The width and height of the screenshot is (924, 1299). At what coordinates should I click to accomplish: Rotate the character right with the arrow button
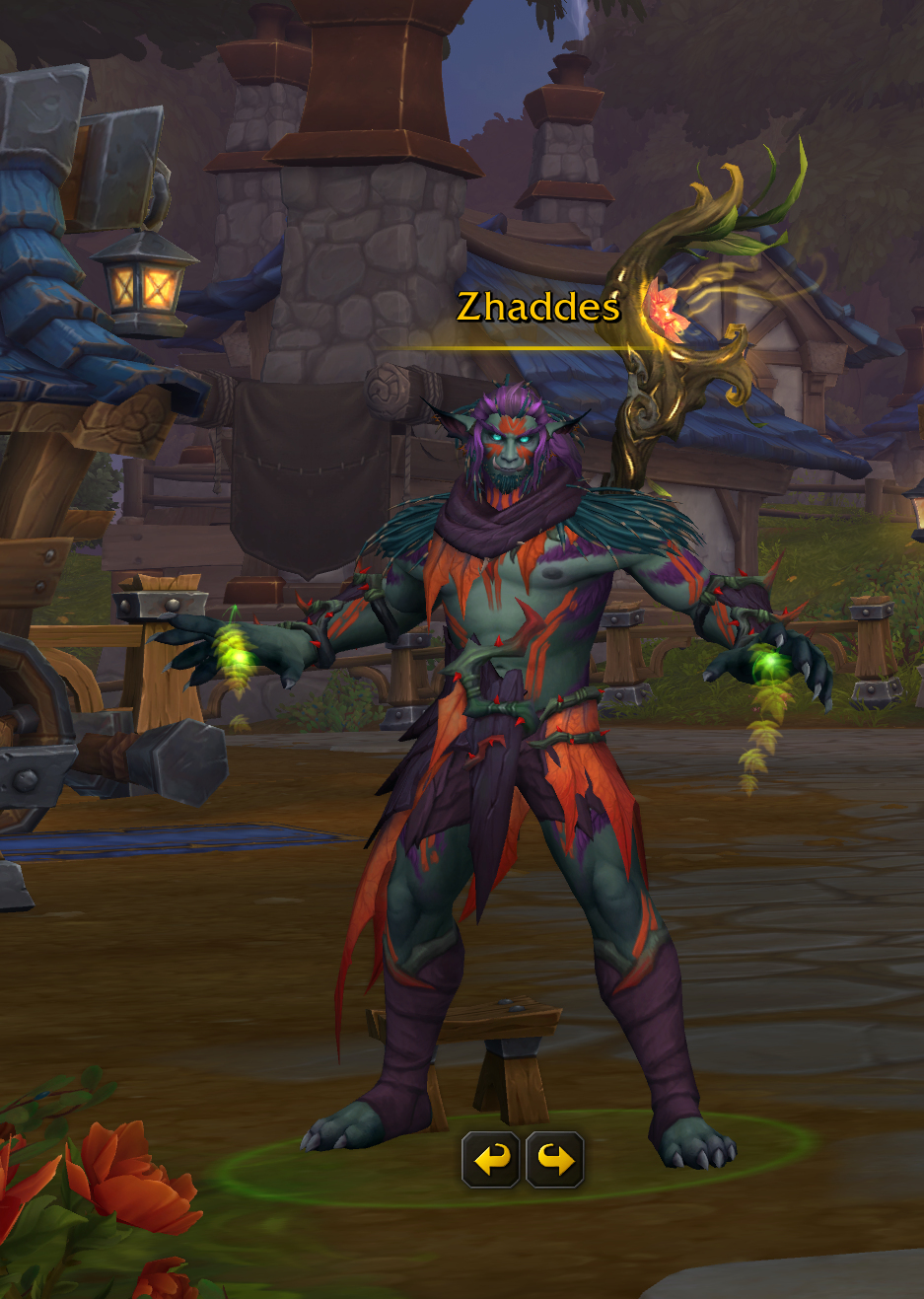coord(555,1159)
